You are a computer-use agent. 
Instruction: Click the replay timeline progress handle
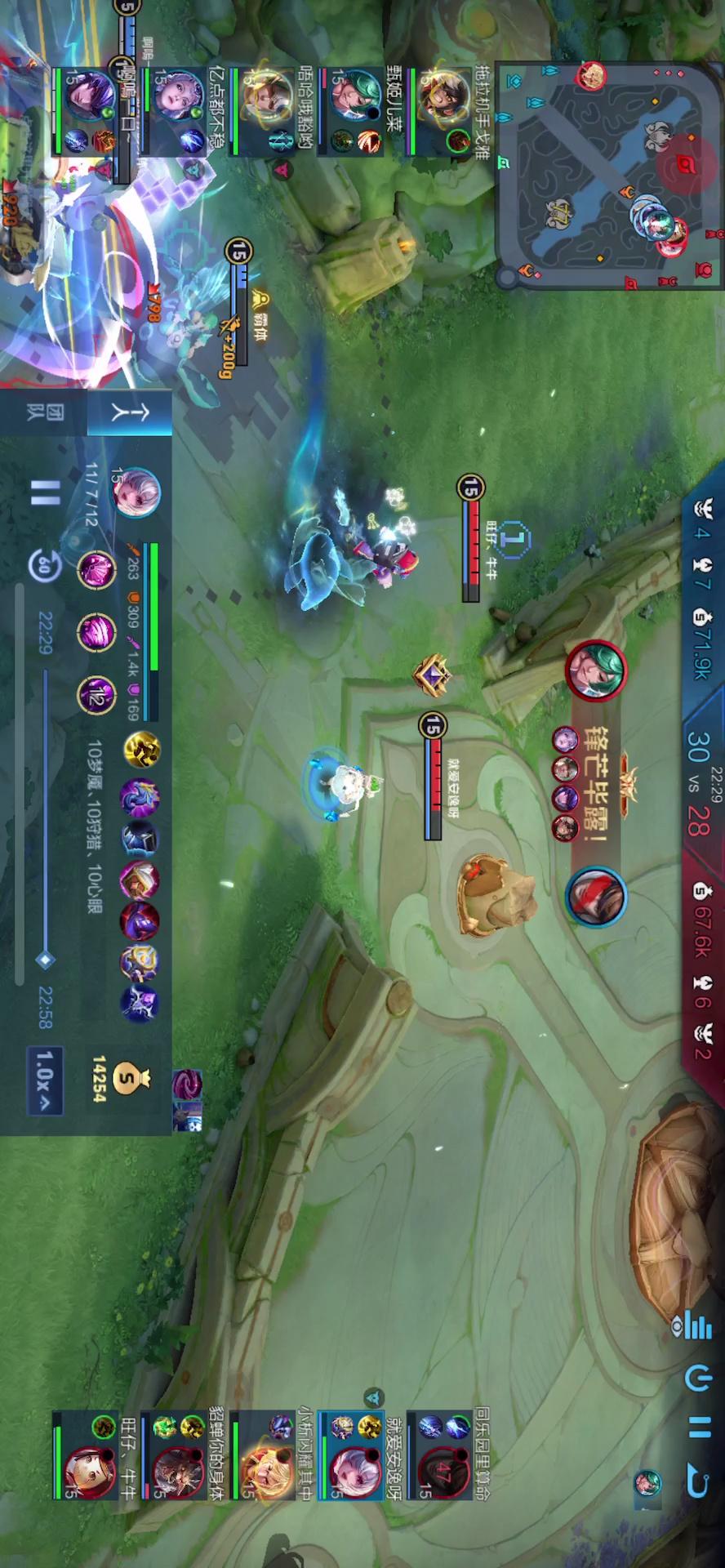(x=46, y=960)
